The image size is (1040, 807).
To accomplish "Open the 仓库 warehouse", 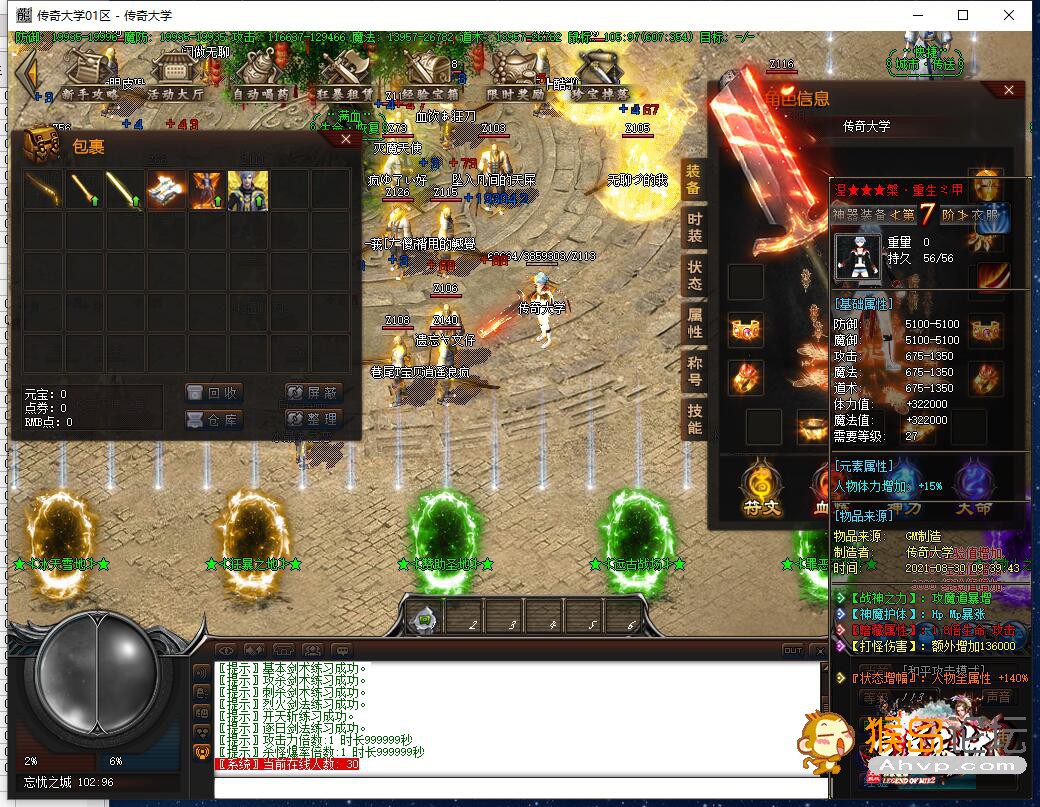I will (214, 420).
